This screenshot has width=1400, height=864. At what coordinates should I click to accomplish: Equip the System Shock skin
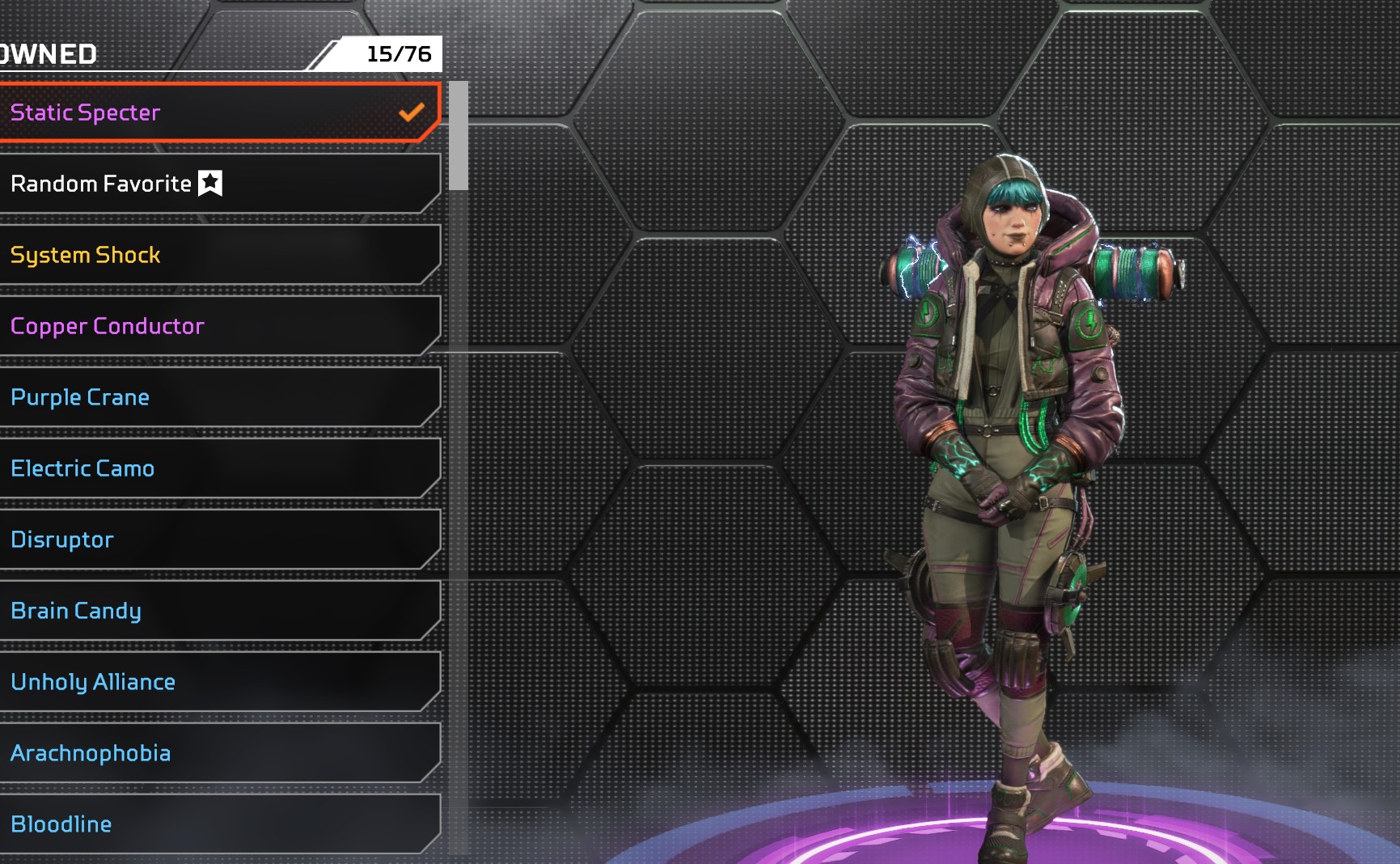pos(218,255)
